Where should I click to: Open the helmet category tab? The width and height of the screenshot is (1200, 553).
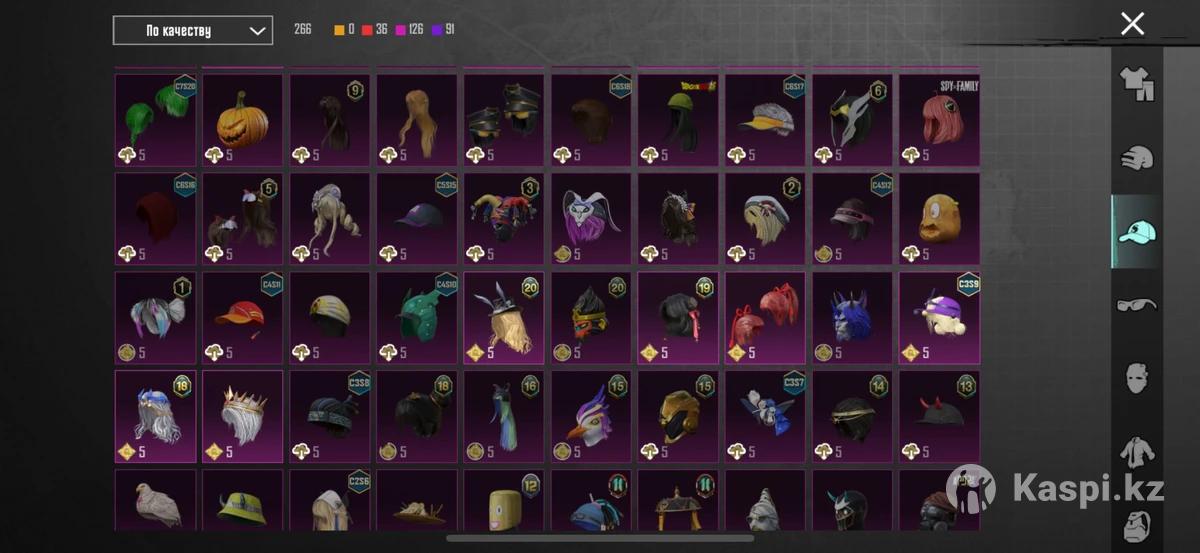(1136, 157)
